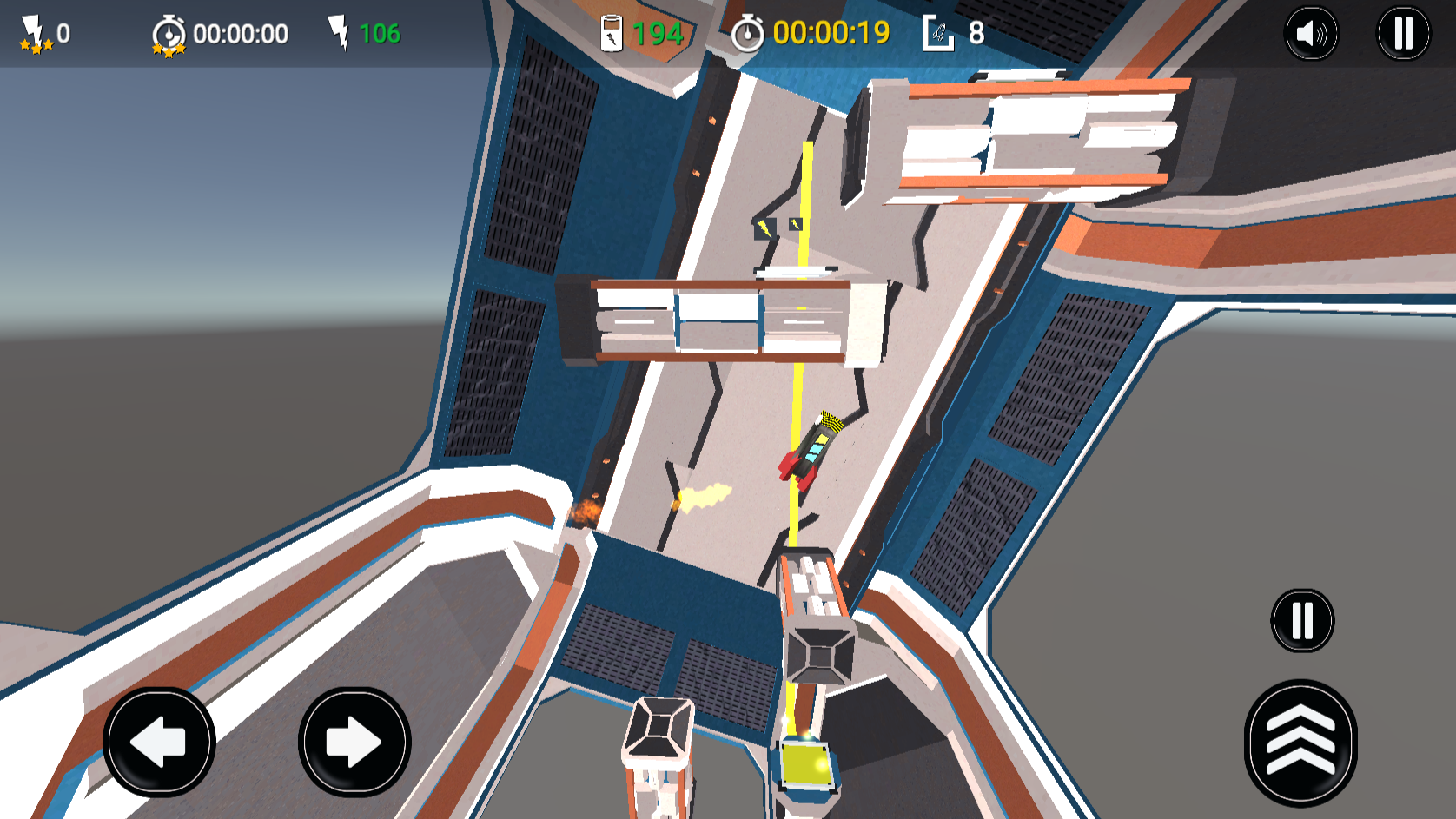
Task: Click the lower pause button above the chevrons
Action: (1300, 619)
